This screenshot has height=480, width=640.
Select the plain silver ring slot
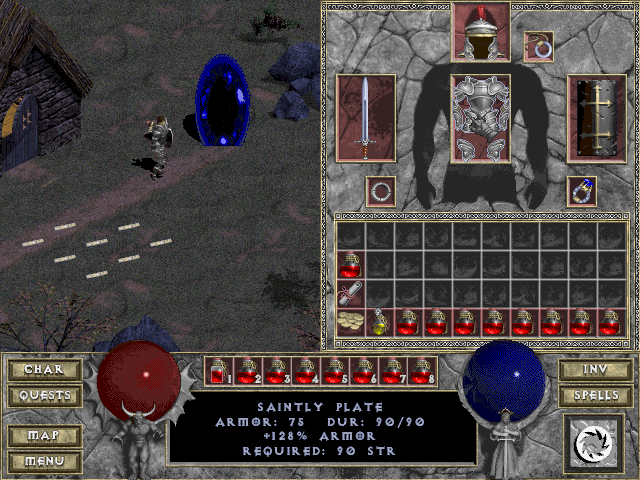[380, 190]
